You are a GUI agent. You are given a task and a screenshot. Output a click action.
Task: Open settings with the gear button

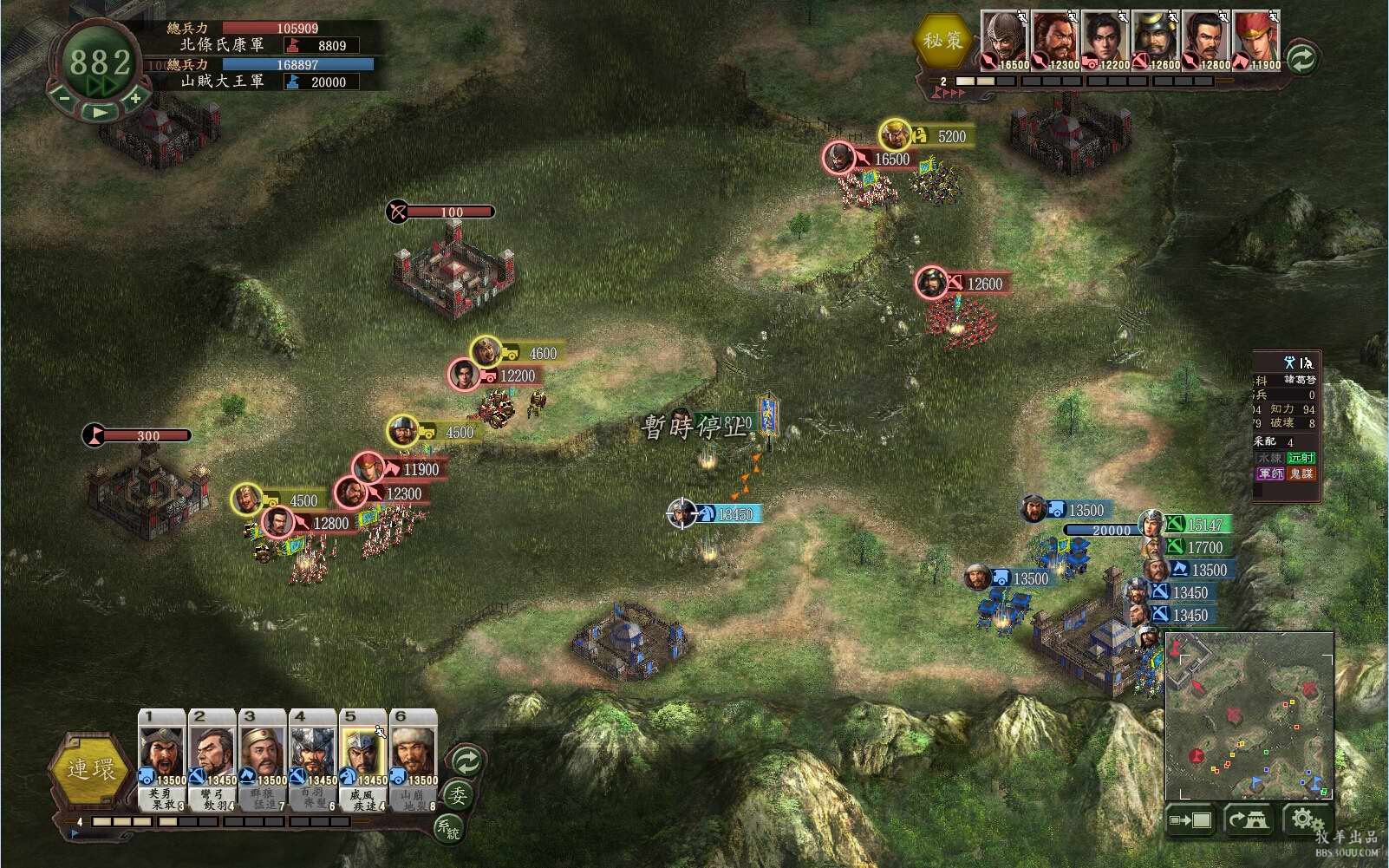coord(1306,819)
